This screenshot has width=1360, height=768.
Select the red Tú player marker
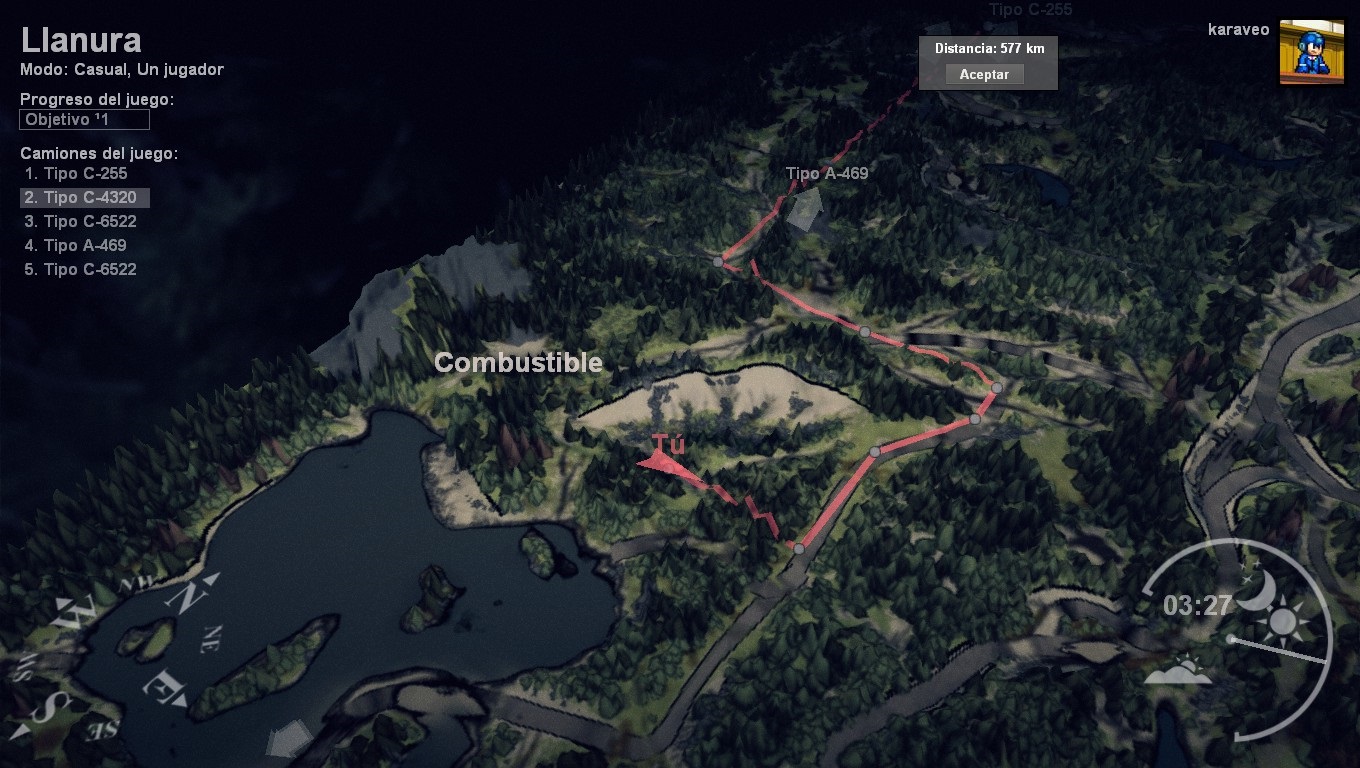(x=660, y=461)
